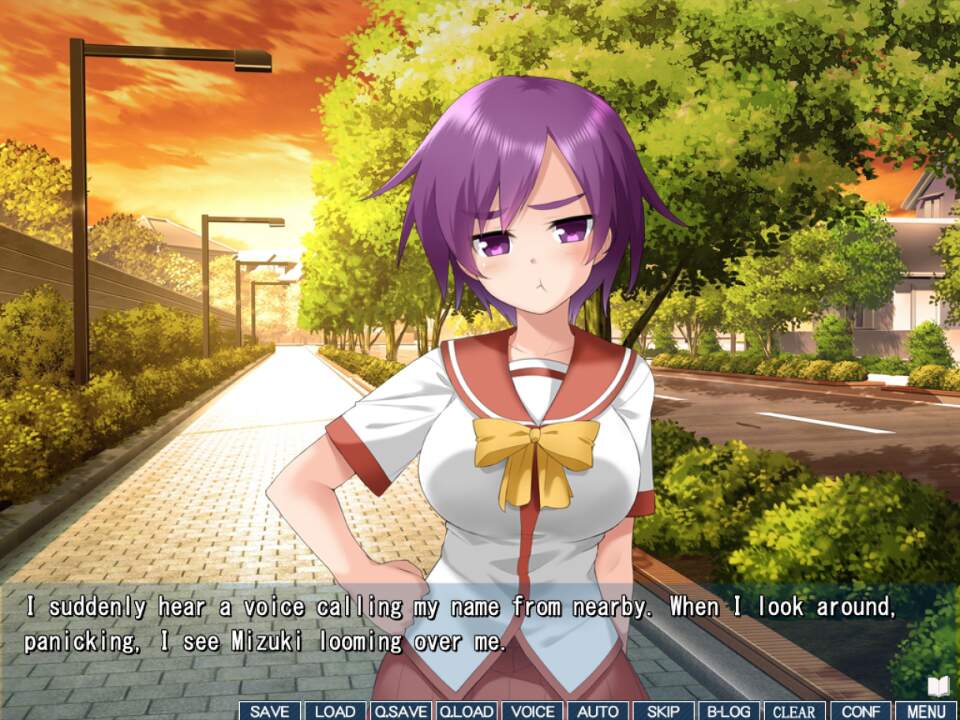Open the LOAD screen
The image size is (960, 720).
point(335,711)
